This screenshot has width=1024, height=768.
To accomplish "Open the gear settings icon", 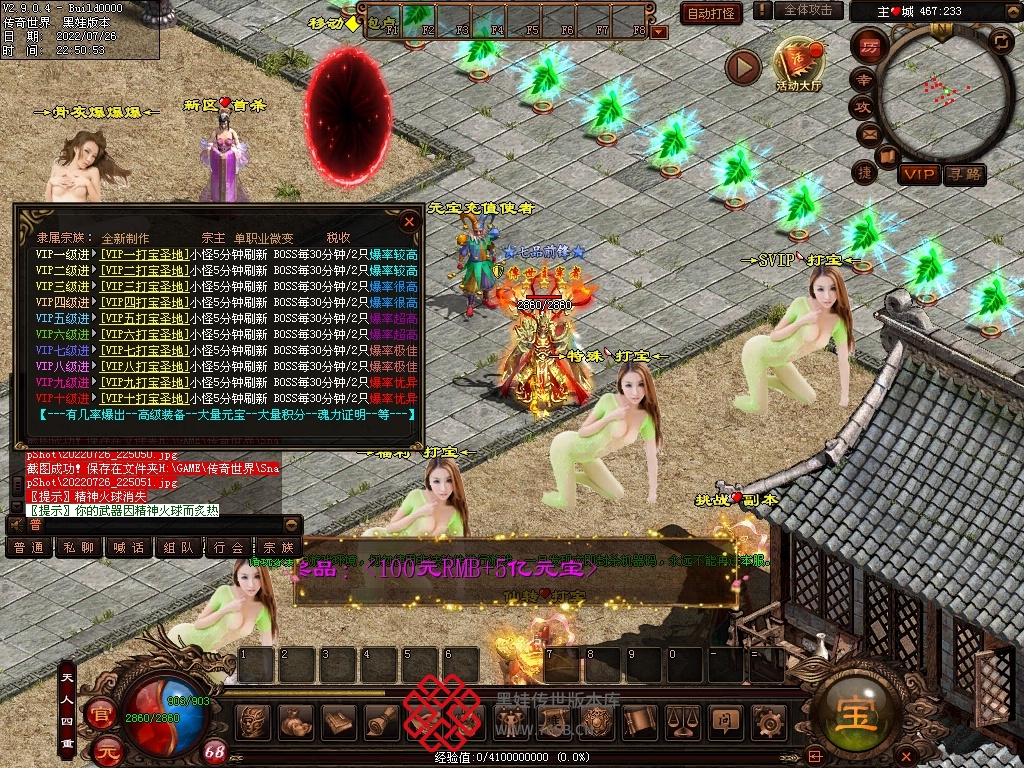I will [x=768, y=721].
